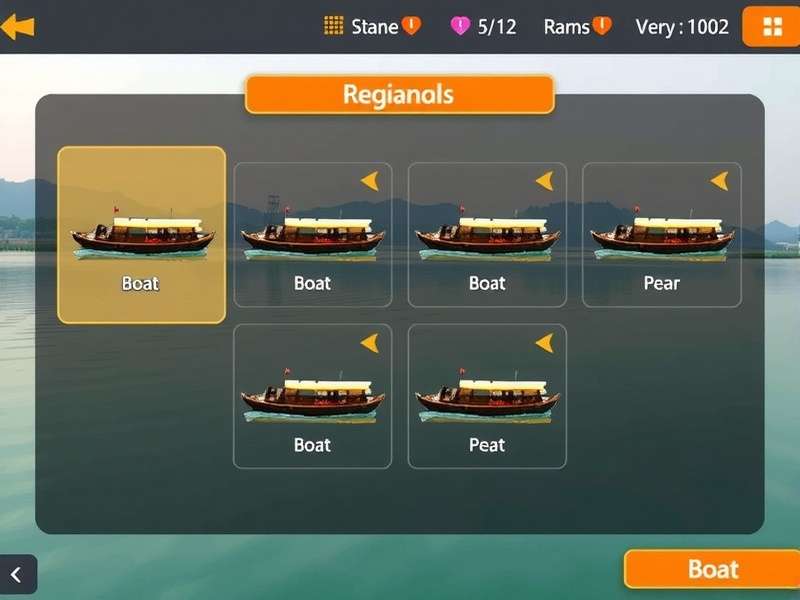The width and height of the screenshot is (800, 600).
Task: Open the Stane entry in the top bar
Action: coord(372,27)
